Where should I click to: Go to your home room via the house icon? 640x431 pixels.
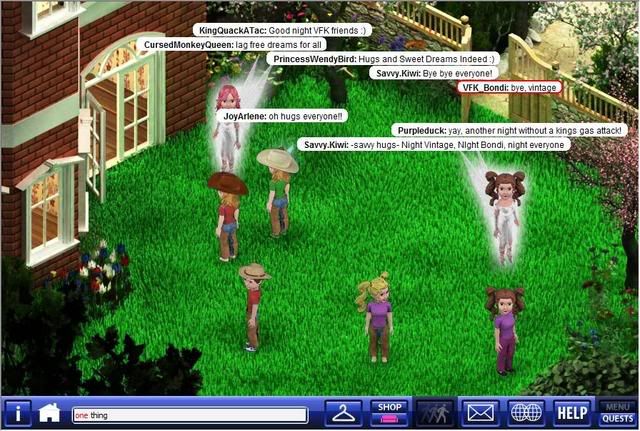tap(49, 413)
